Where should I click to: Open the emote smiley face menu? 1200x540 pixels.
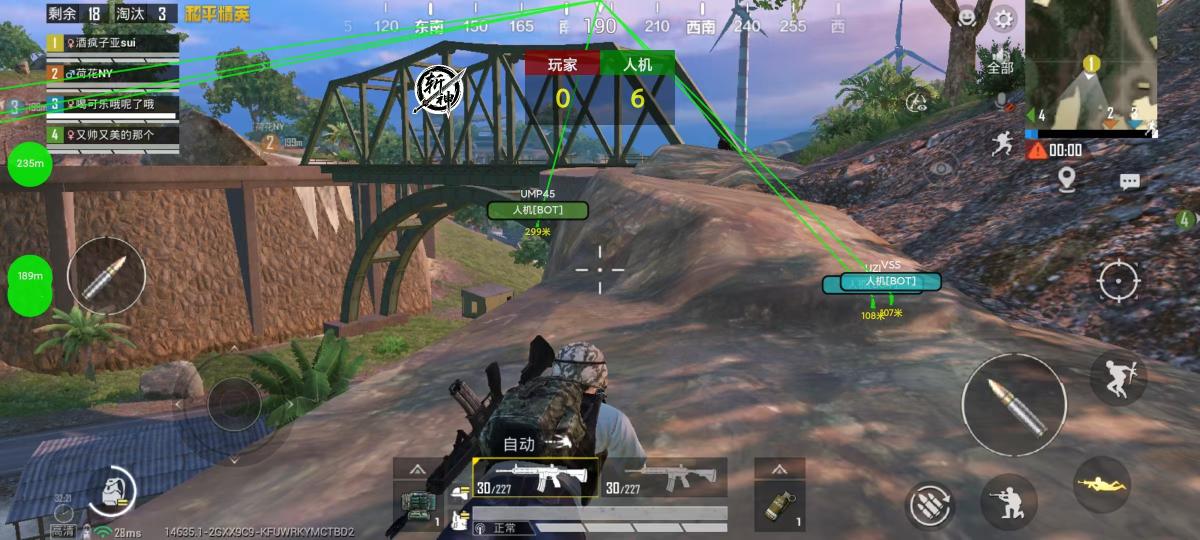pyautogui.click(x=967, y=18)
